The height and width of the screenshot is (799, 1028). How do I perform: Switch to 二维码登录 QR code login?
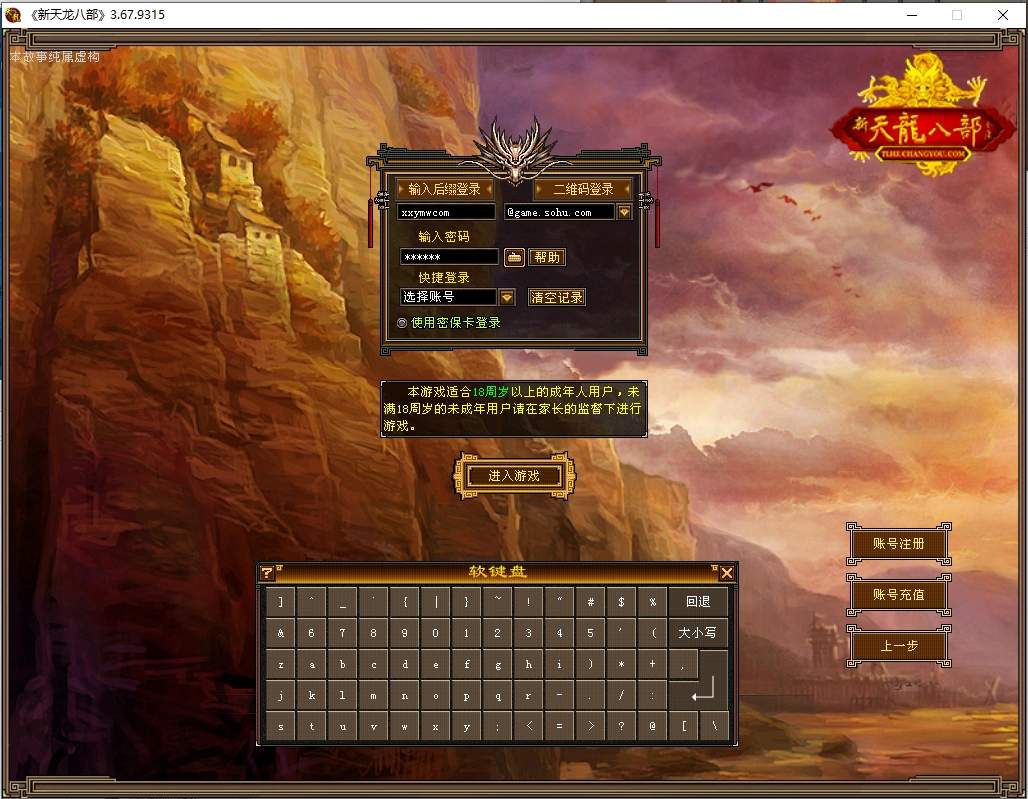583,189
